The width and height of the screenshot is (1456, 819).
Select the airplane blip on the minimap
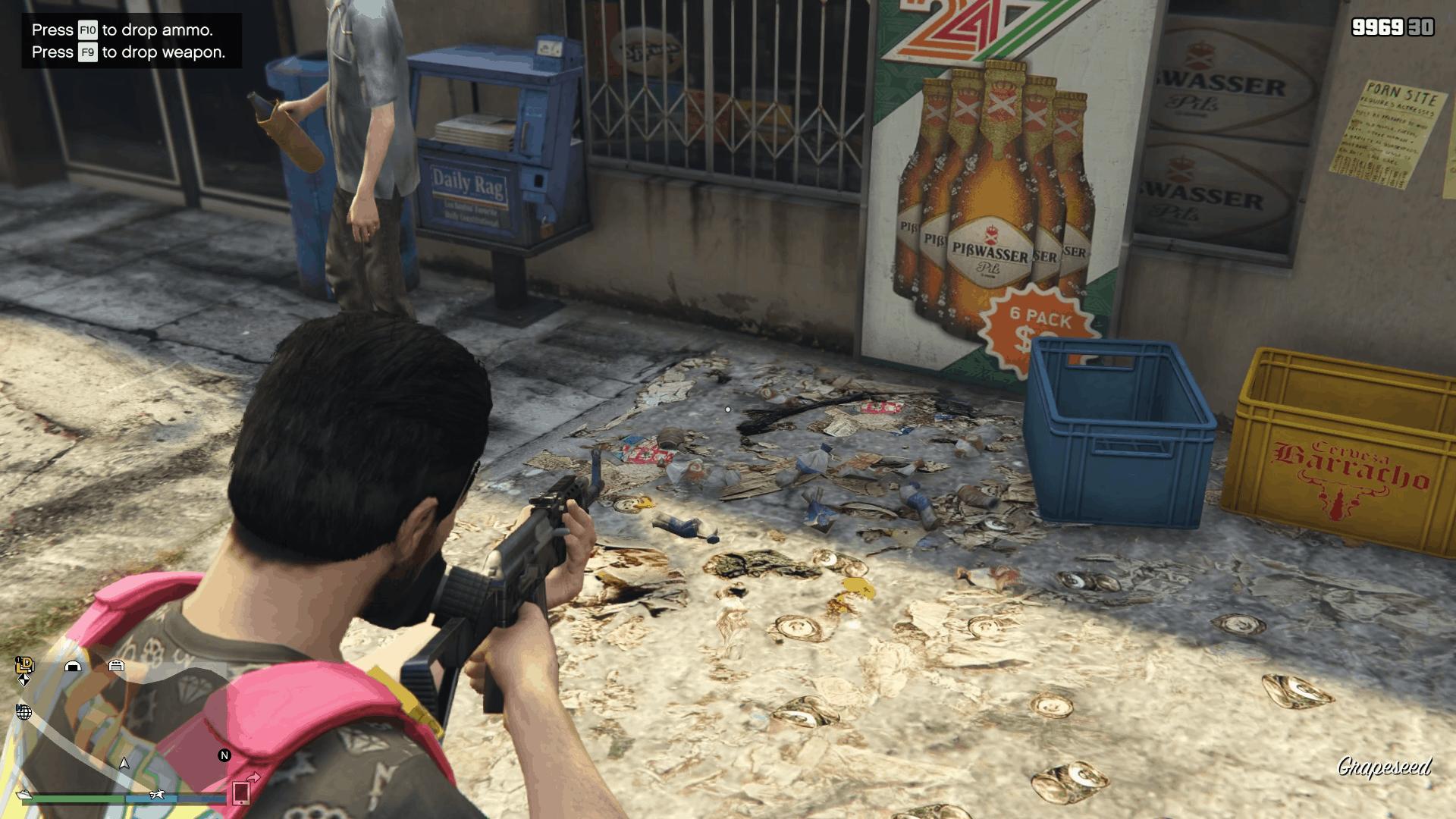point(158,794)
